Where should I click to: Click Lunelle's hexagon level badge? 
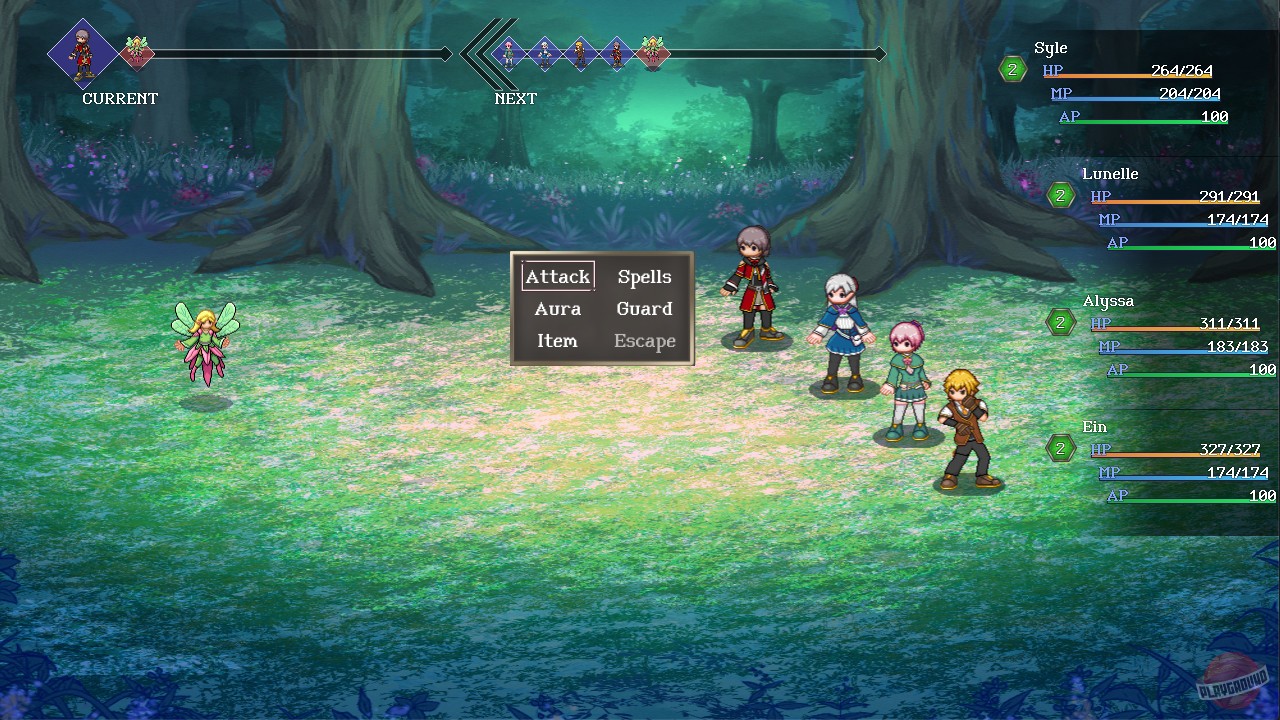pos(1062,196)
